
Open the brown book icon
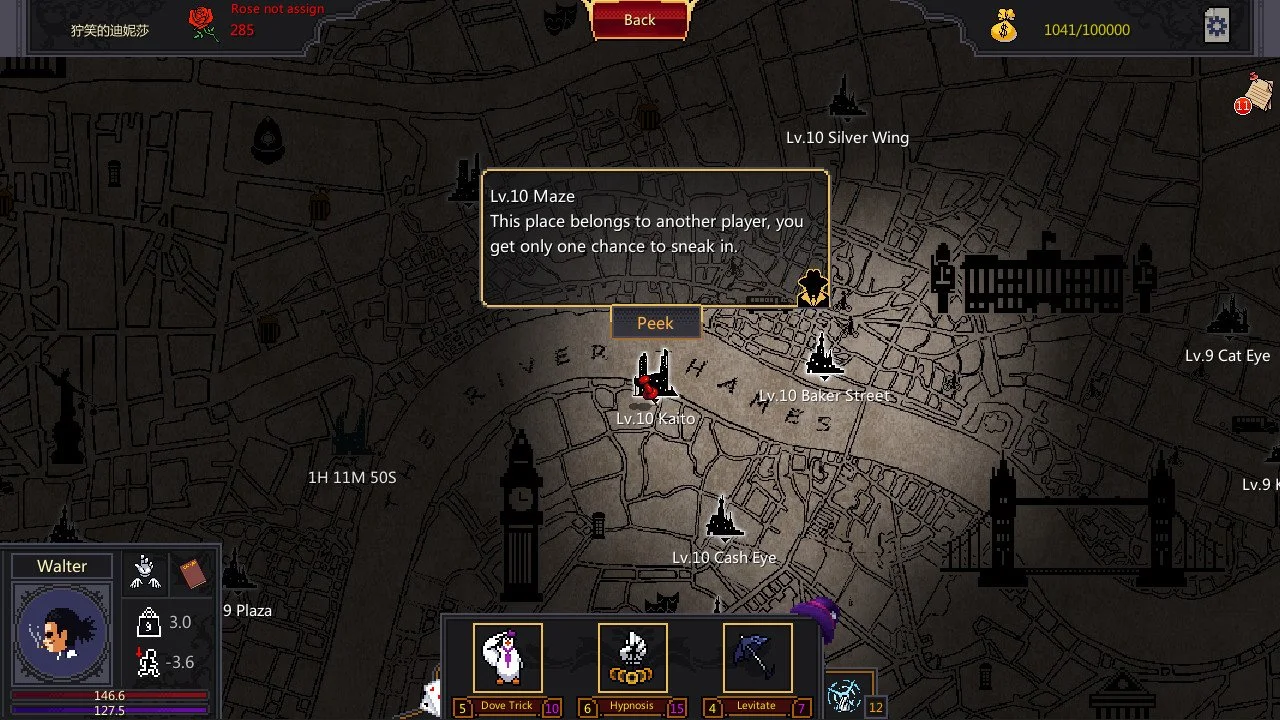pos(192,573)
